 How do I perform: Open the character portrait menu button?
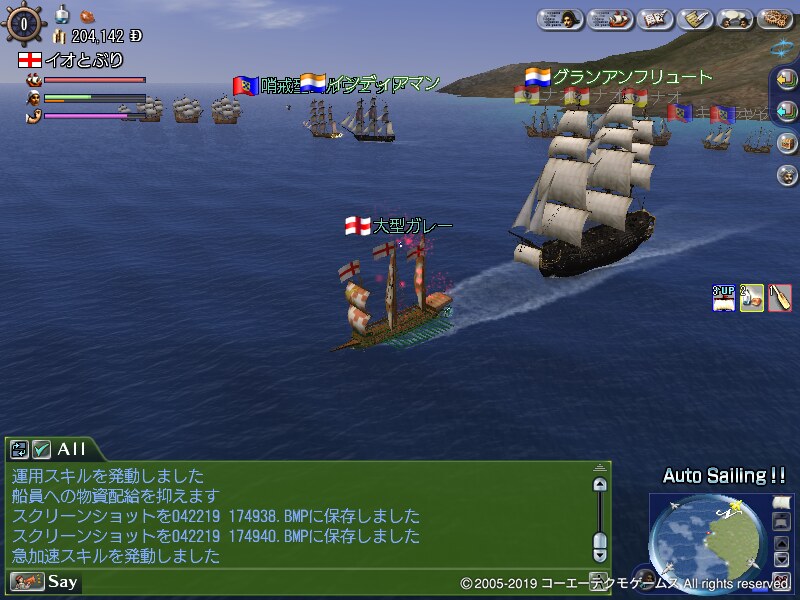[x=561, y=17]
